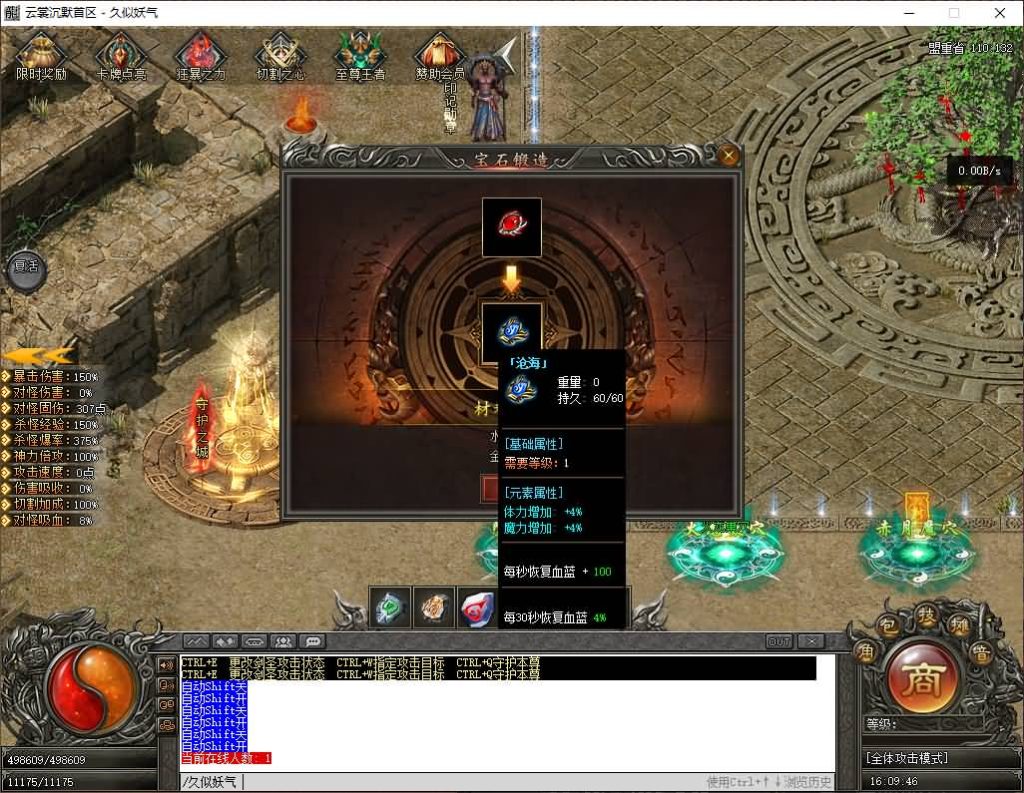Close the 宝石锻造 gem forging window
Image resolution: width=1024 pixels, height=793 pixels.
(729, 155)
